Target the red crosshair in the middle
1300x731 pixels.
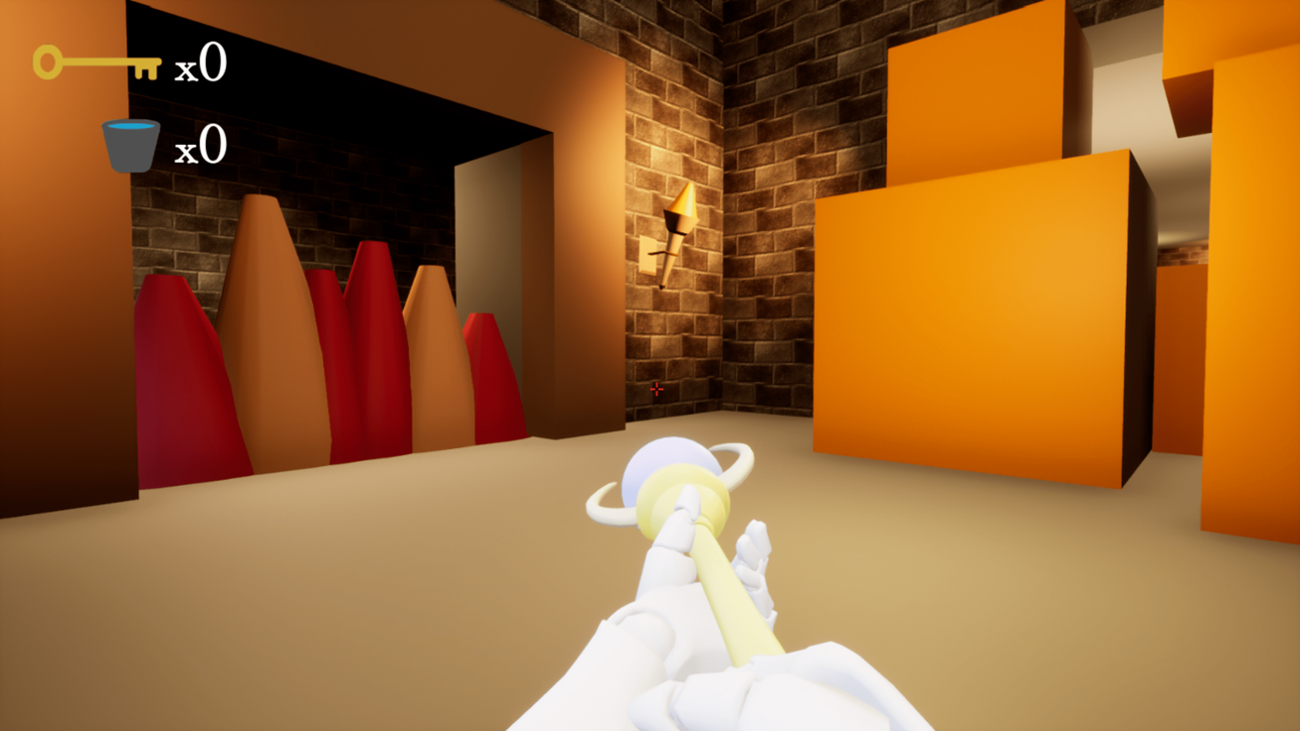click(x=655, y=389)
